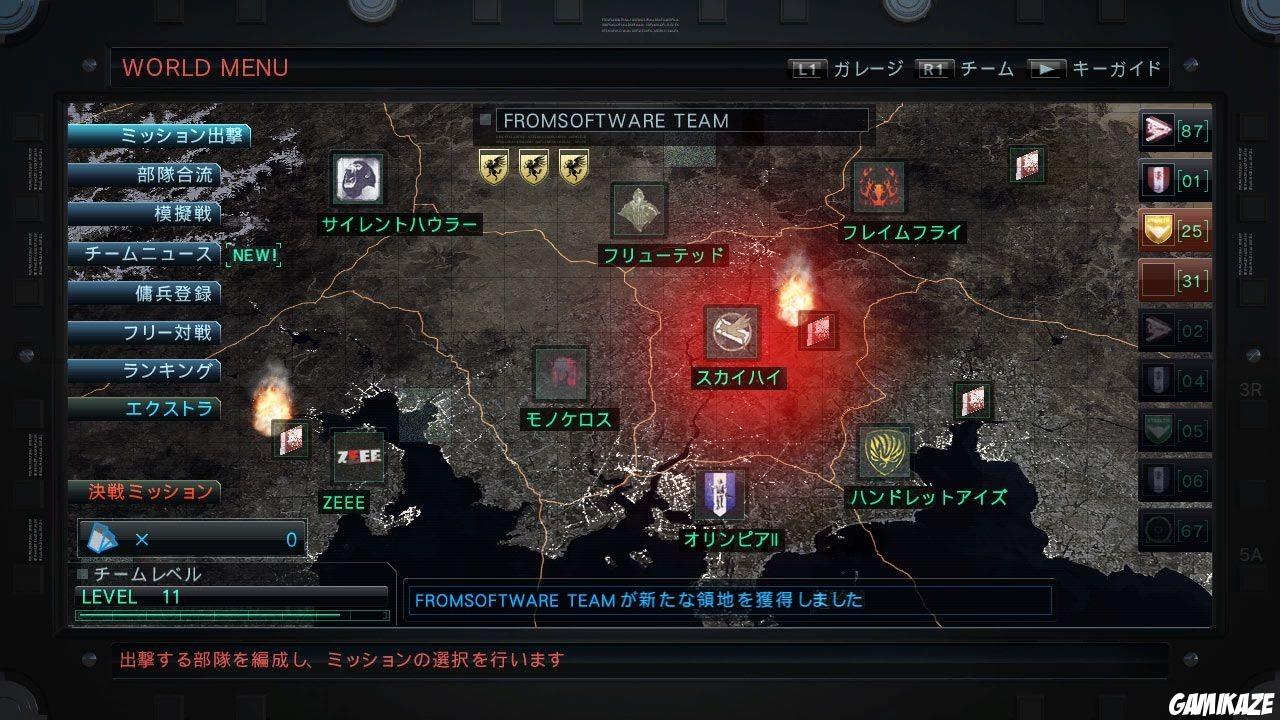Screen dimensions: 1280x720
Task: Click Hundred Eyes' golden feather emblem
Action: tap(887, 451)
